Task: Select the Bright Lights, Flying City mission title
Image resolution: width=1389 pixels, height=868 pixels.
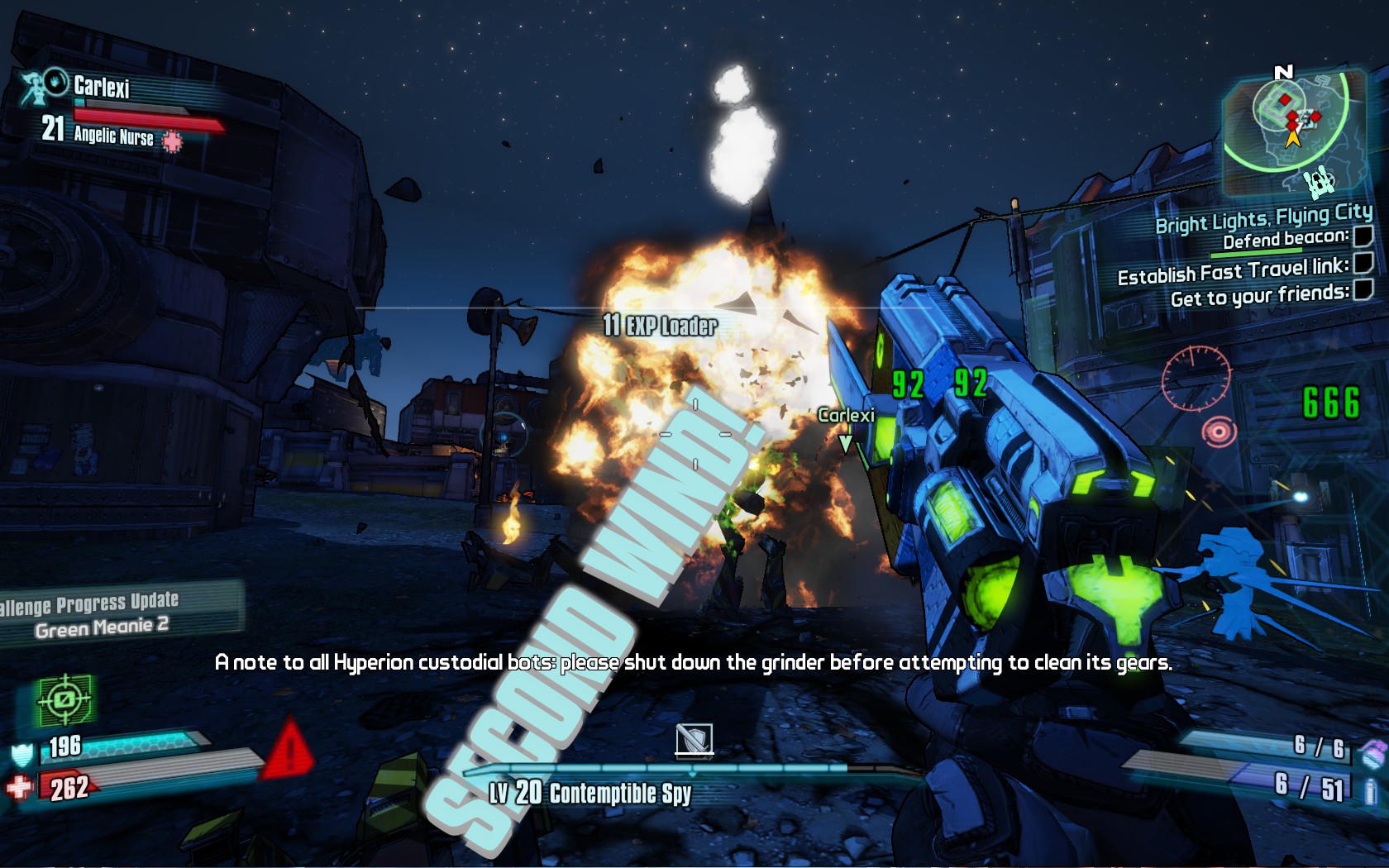Action: click(x=1263, y=218)
